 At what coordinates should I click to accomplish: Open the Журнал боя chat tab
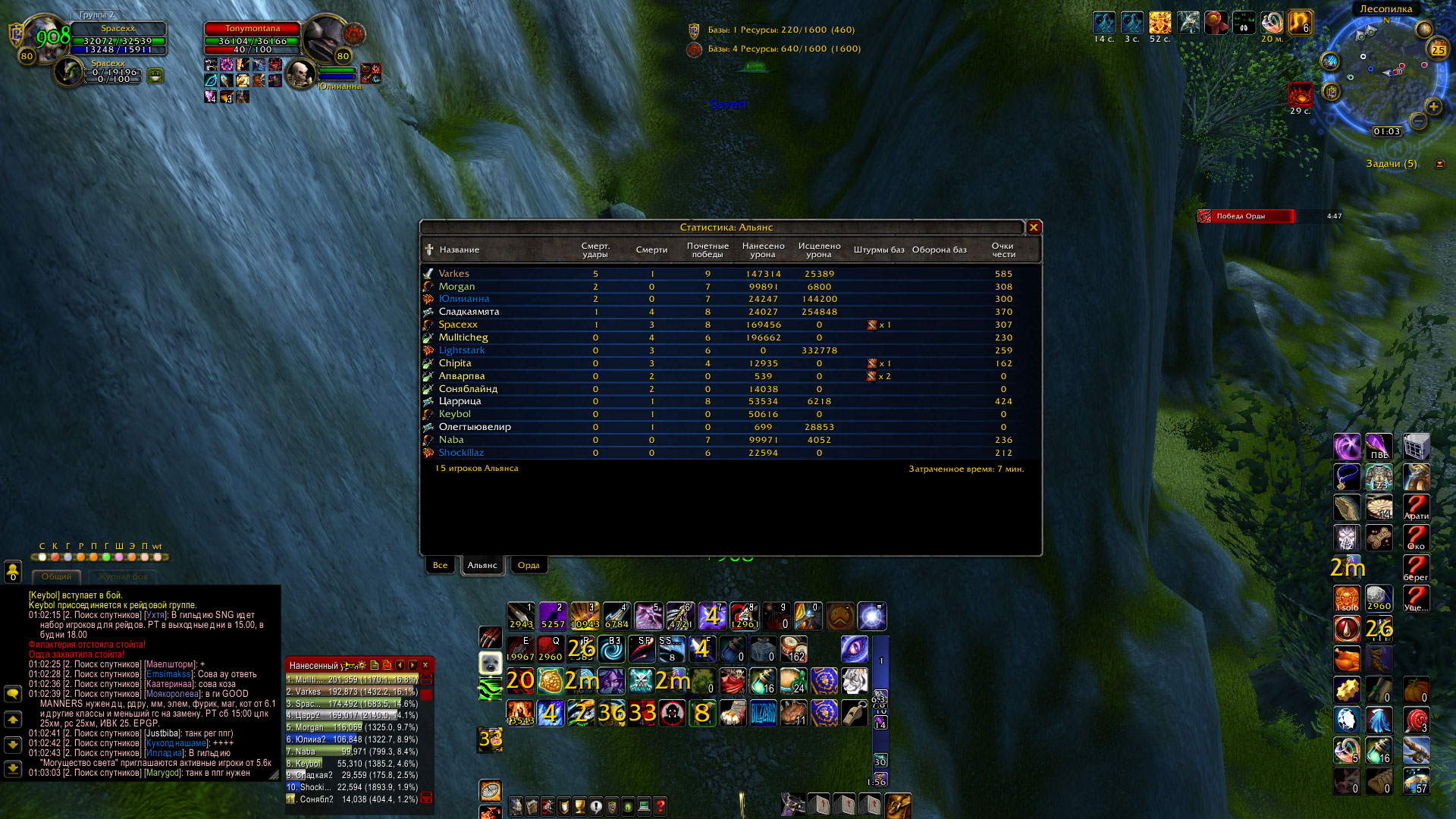122,577
